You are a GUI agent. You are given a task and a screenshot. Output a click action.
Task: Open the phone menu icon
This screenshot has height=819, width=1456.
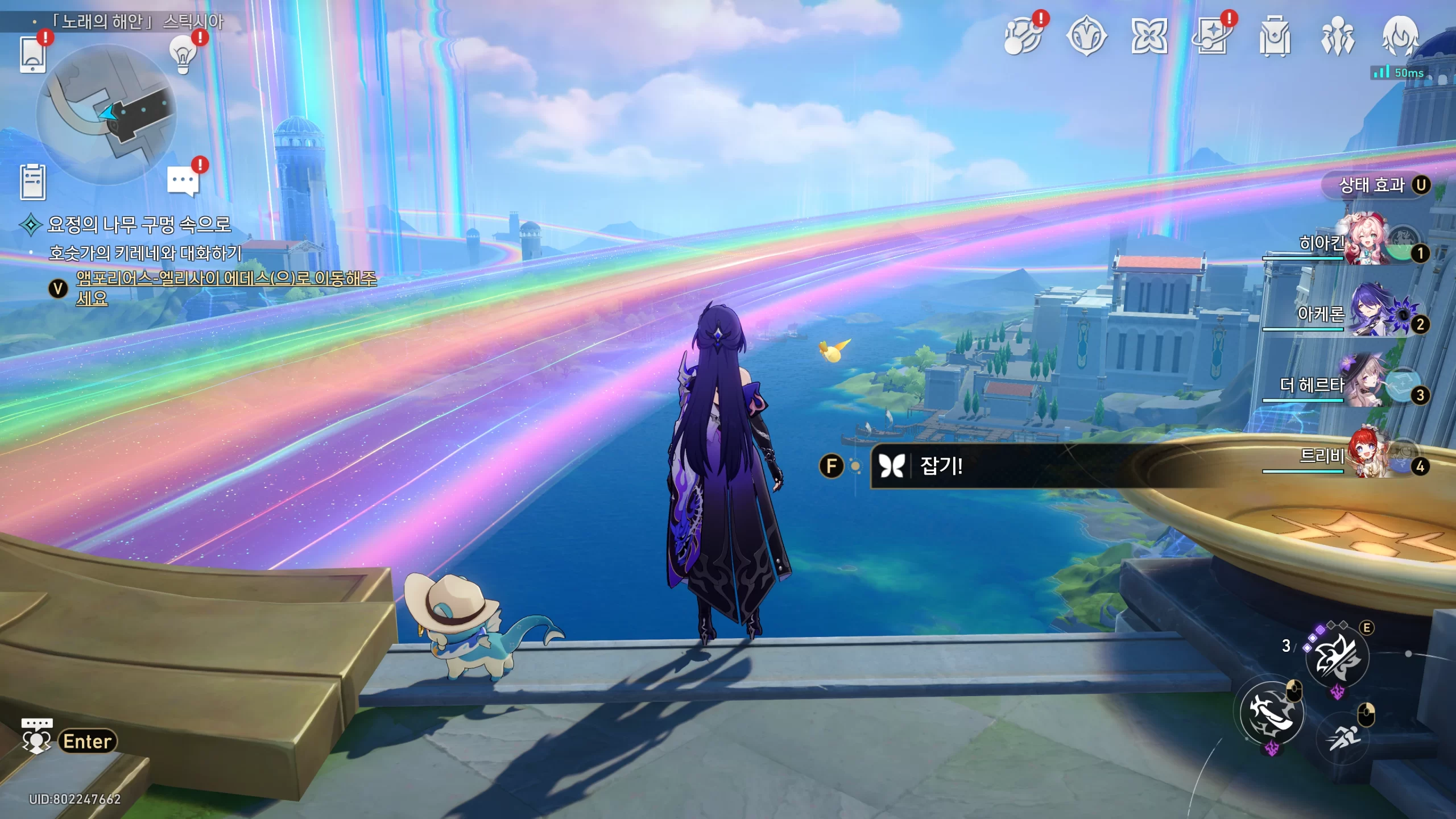click(x=32, y=54)
